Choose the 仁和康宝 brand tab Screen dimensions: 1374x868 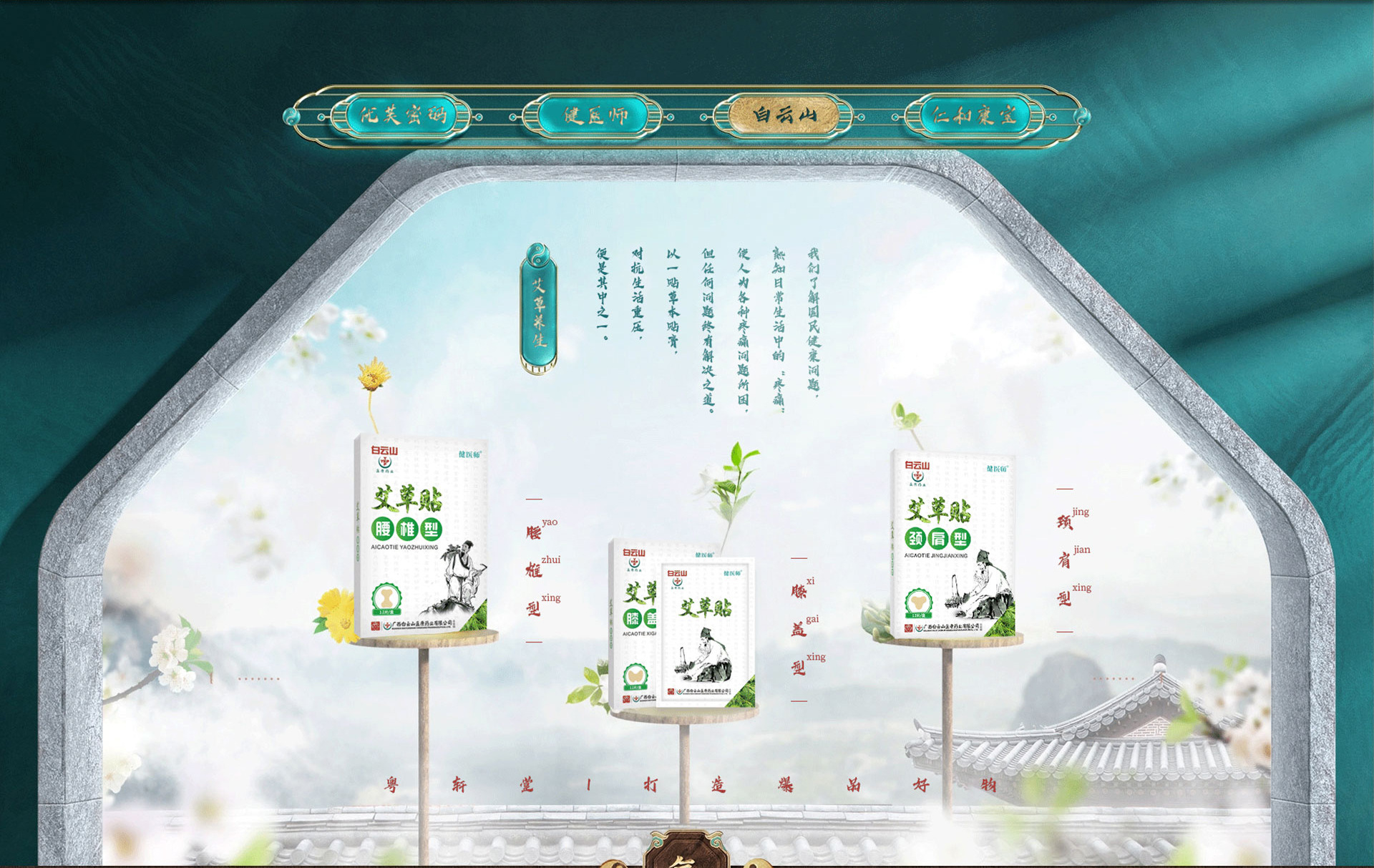coord(974,115)
